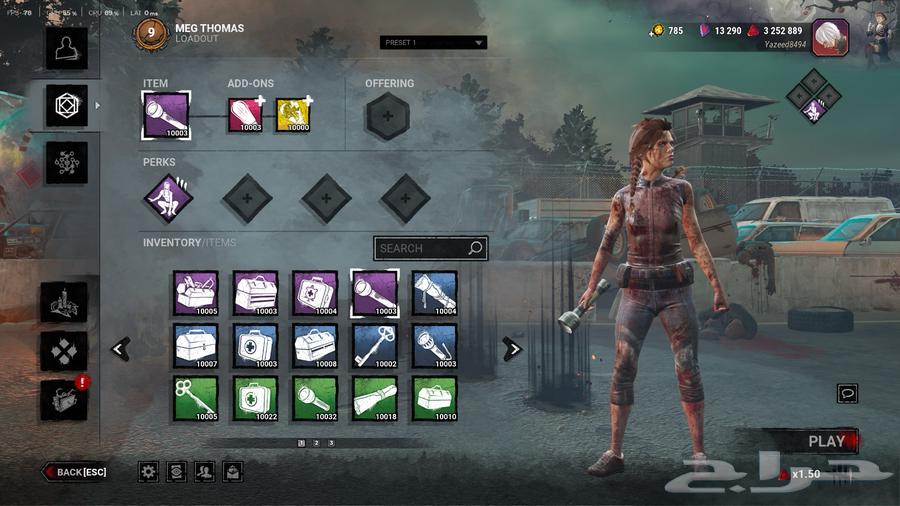900x506 pixels.
Task: Open the Preset 1 dropdown
Action: coord(433,43)
